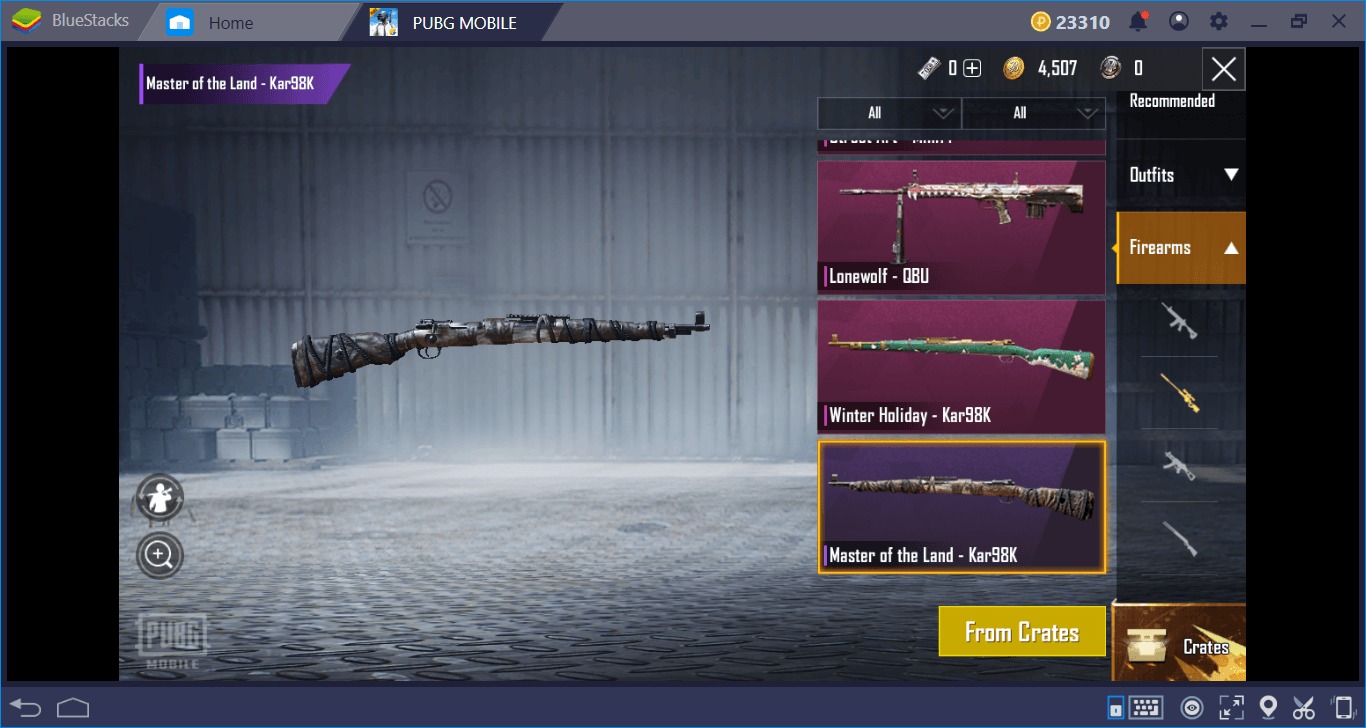The height and width of the screenshot is (728, 1366).
Task: Select the sniper rifle weapon category icon
Action: (x=1178, y=395)
